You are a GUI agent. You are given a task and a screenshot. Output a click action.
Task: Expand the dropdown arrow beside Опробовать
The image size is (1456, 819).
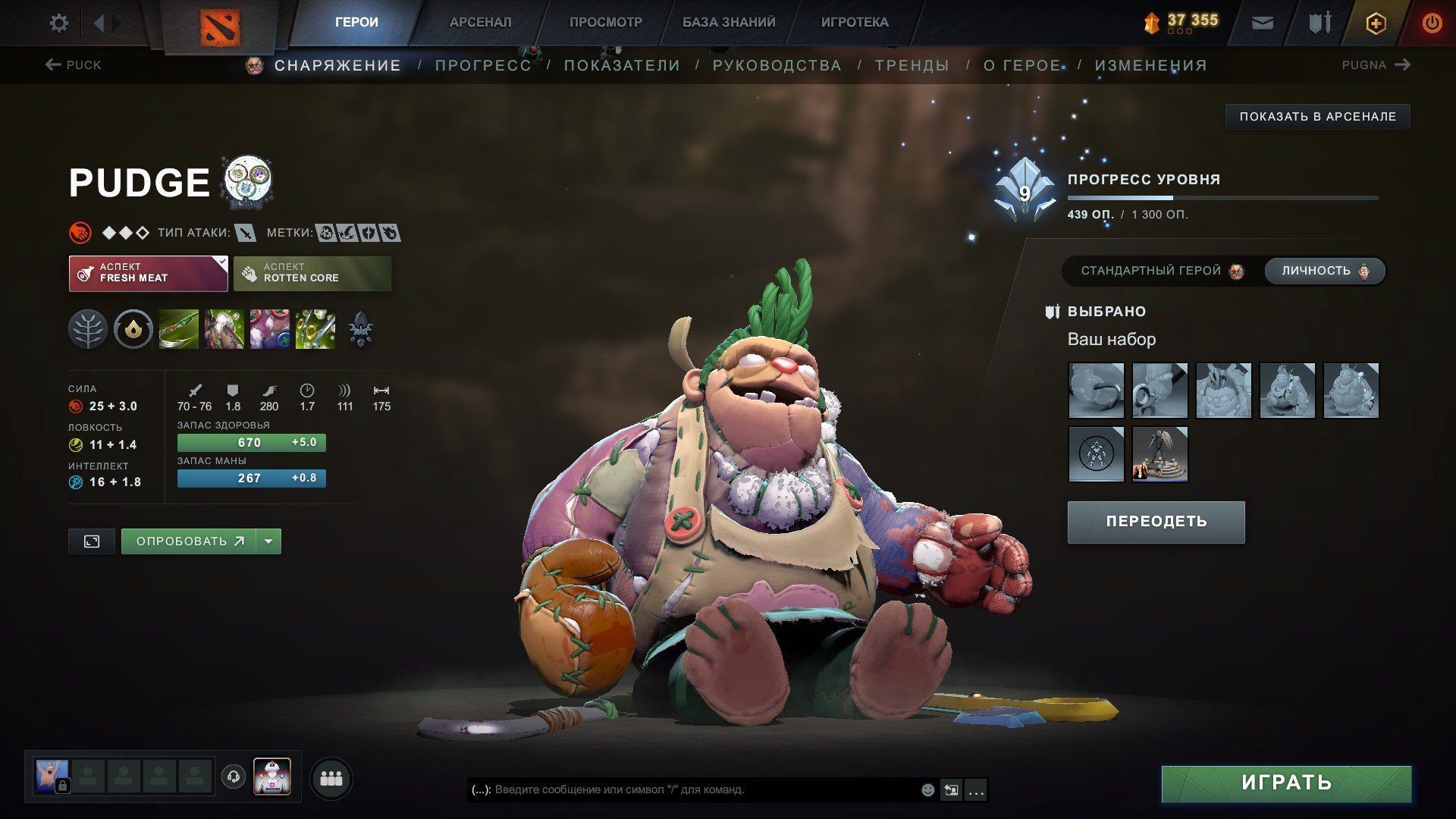click(268, 541)
